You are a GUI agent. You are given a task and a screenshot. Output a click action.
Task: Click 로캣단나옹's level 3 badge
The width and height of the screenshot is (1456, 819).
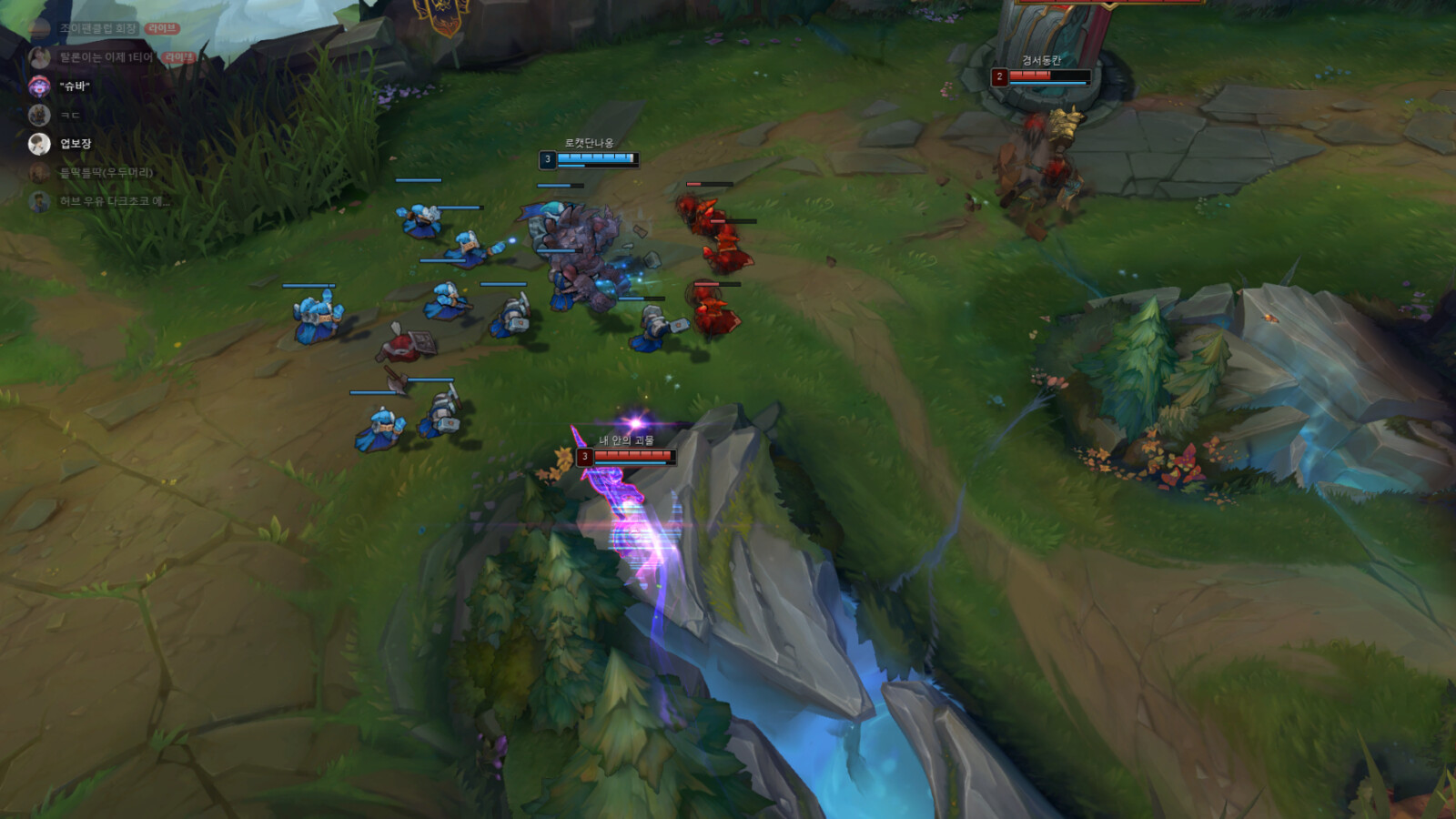[546, 157]
